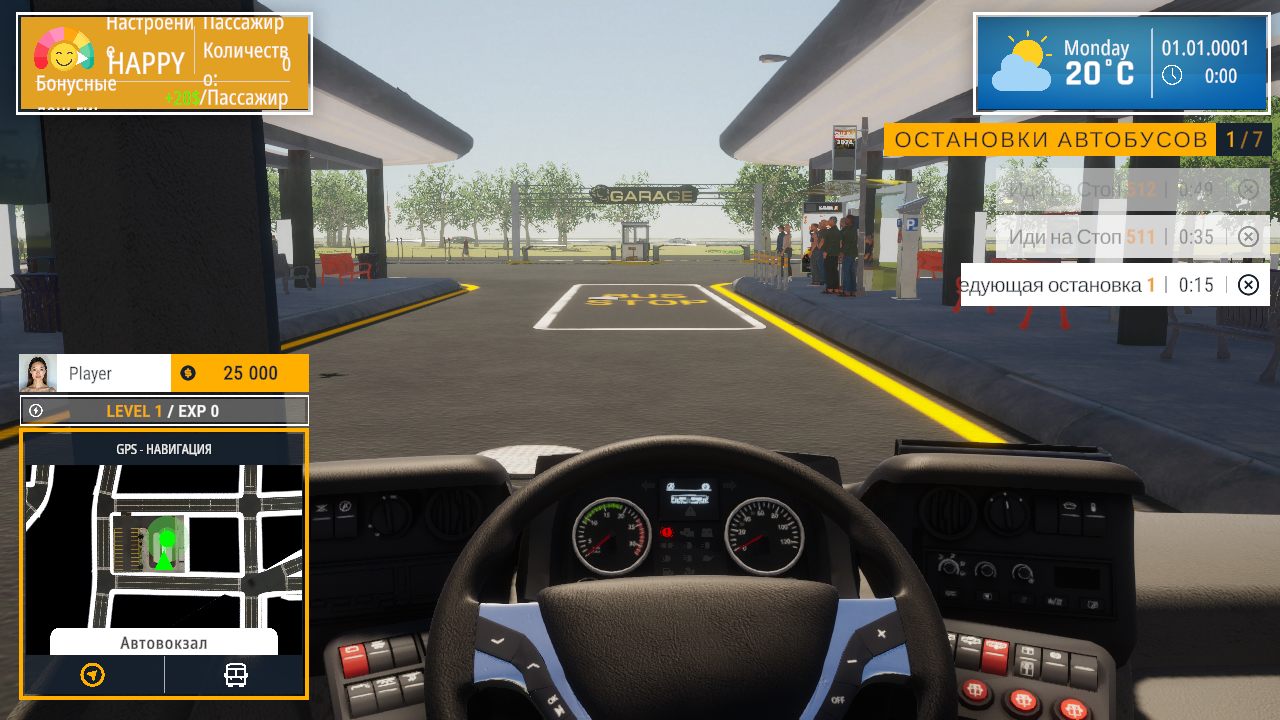1280x720 pixels.
Task: Click the LEVEL 1 / EXP 0 progress bar
Action: tap(163, 410)
